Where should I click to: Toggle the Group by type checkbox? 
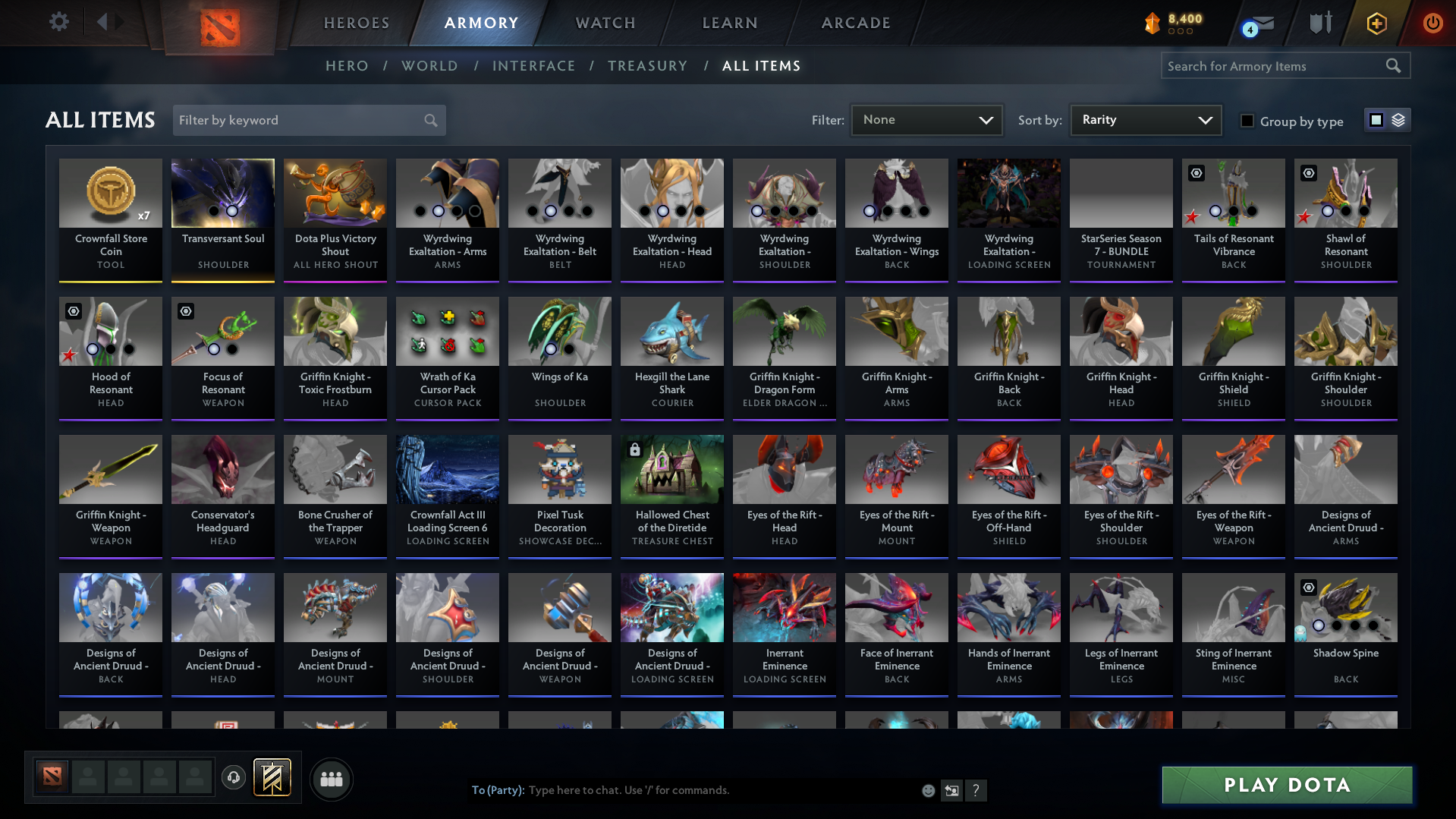[x=1247, y=120]
